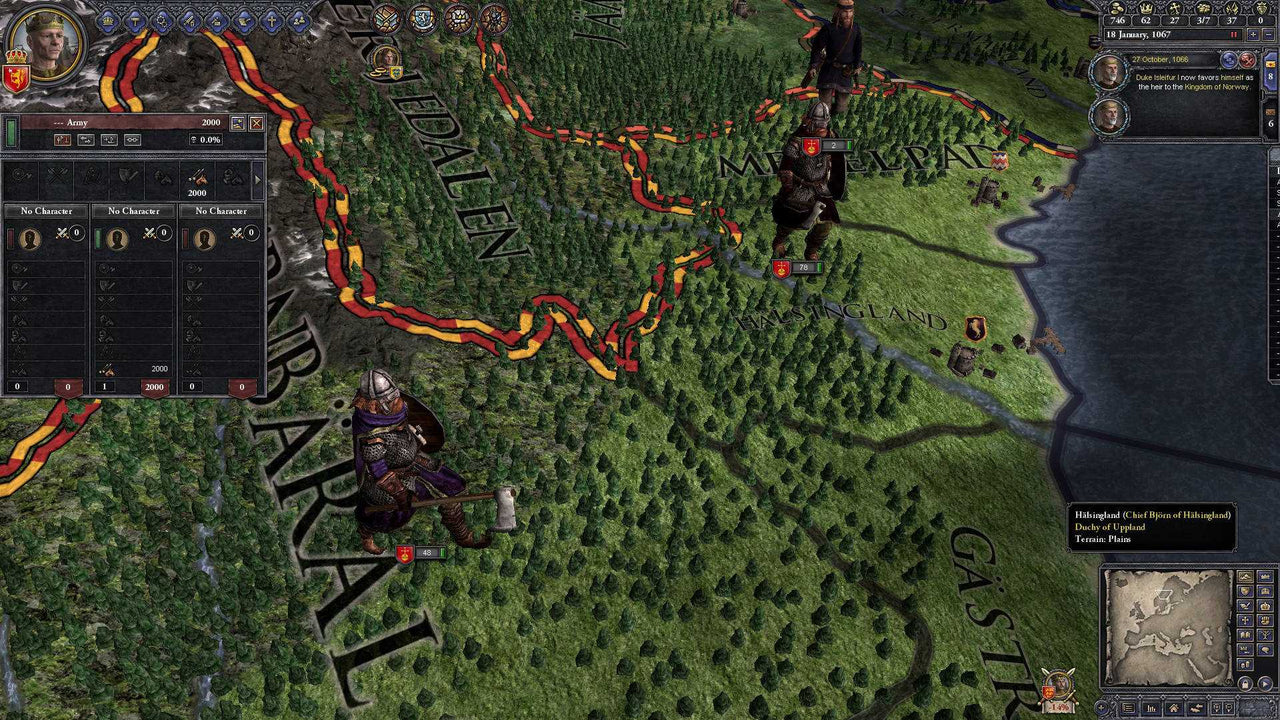Viewport: 1280px width, 720px height.
Task: Select the counties map mode
Action: pyautogui.click(x=1265, y=576)
